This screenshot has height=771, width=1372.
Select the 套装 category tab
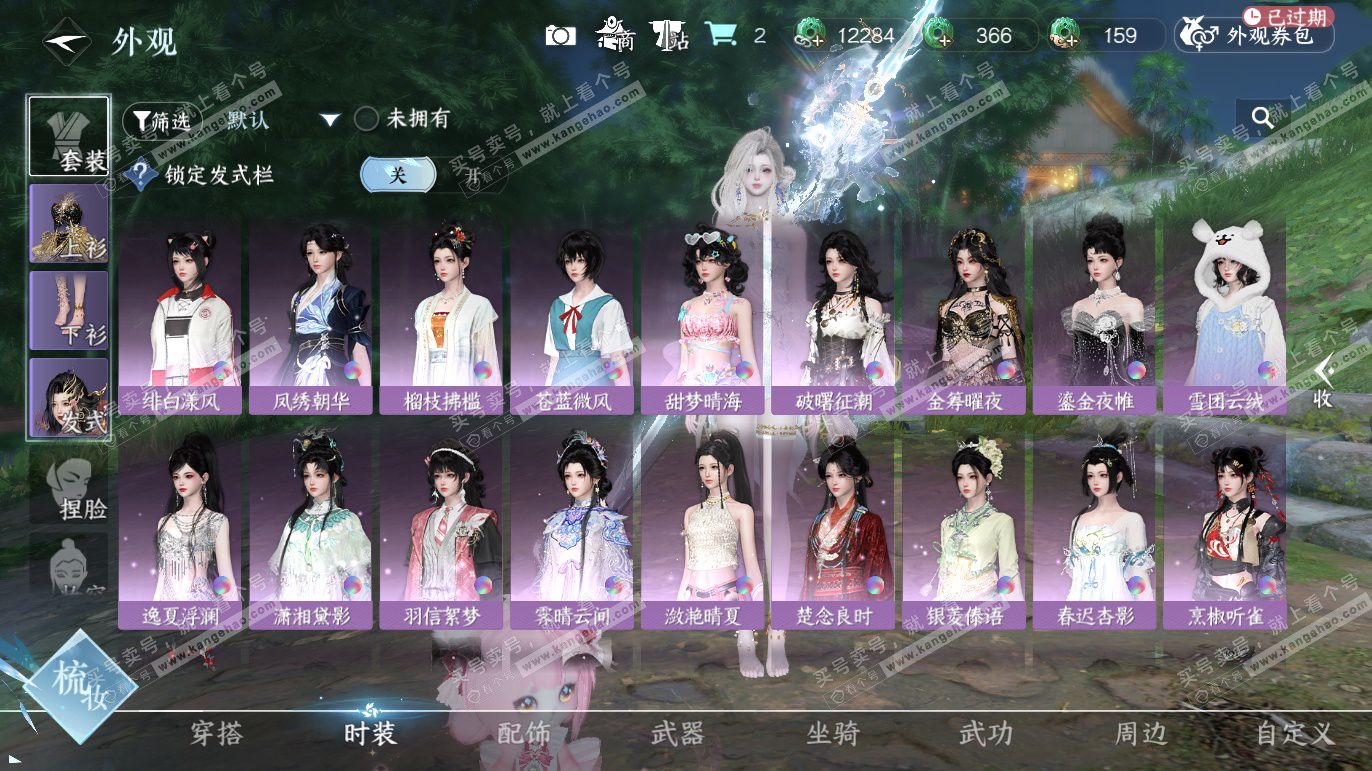[x=69, y=136]
